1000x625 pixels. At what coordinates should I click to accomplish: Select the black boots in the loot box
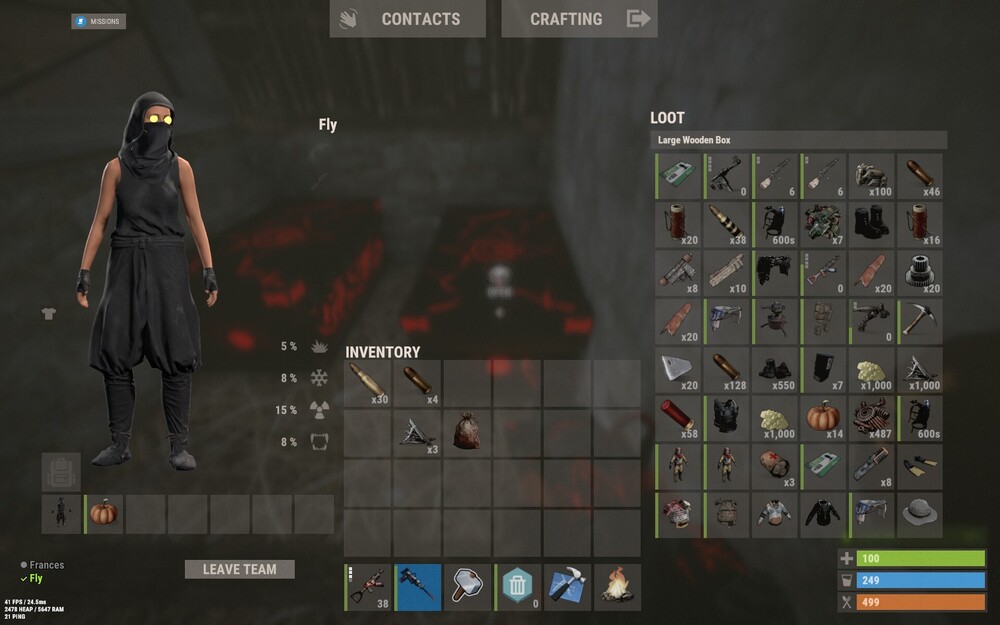(872, 222)
